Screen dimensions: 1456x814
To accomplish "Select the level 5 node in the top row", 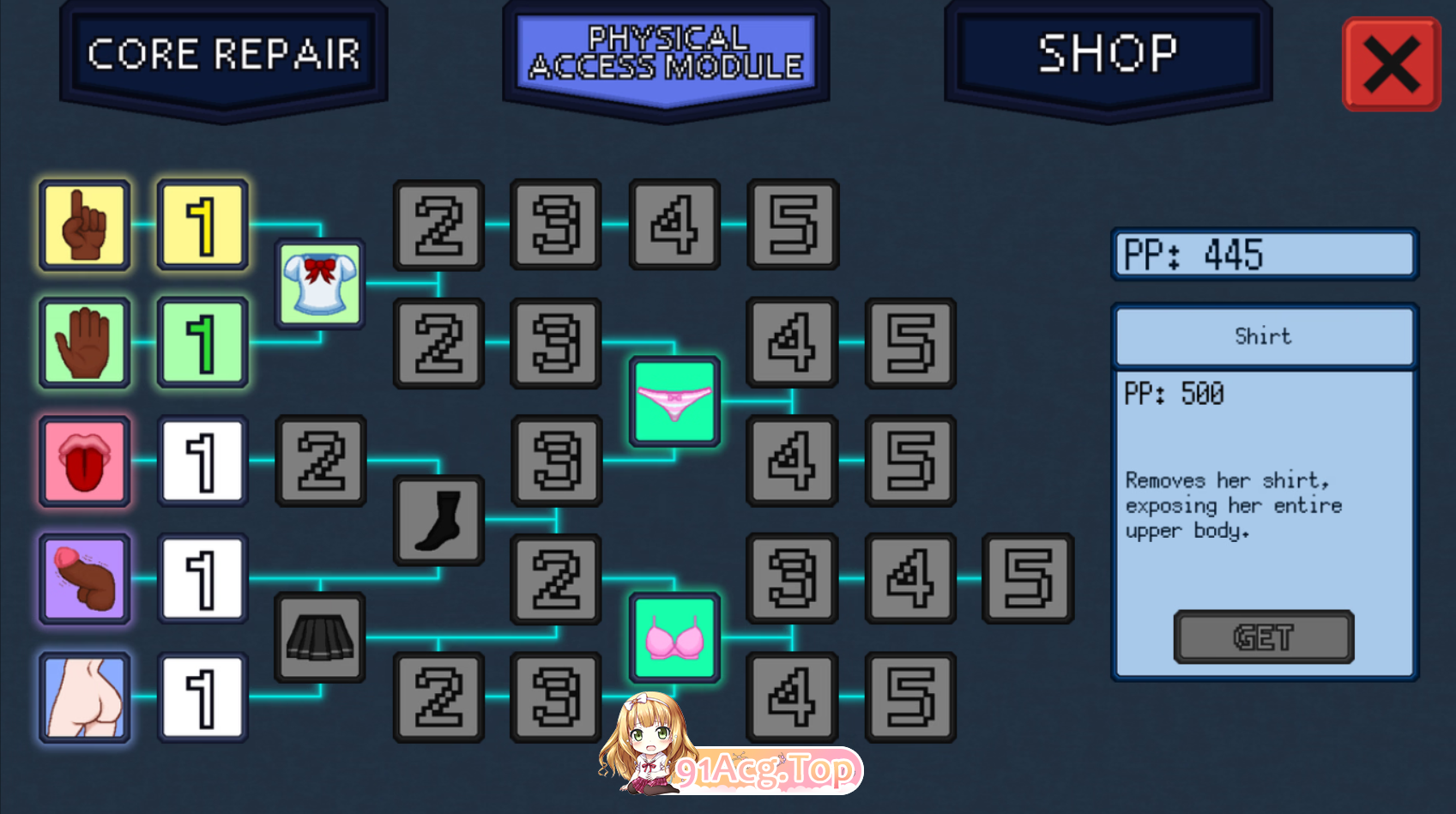I will point(791,226).
